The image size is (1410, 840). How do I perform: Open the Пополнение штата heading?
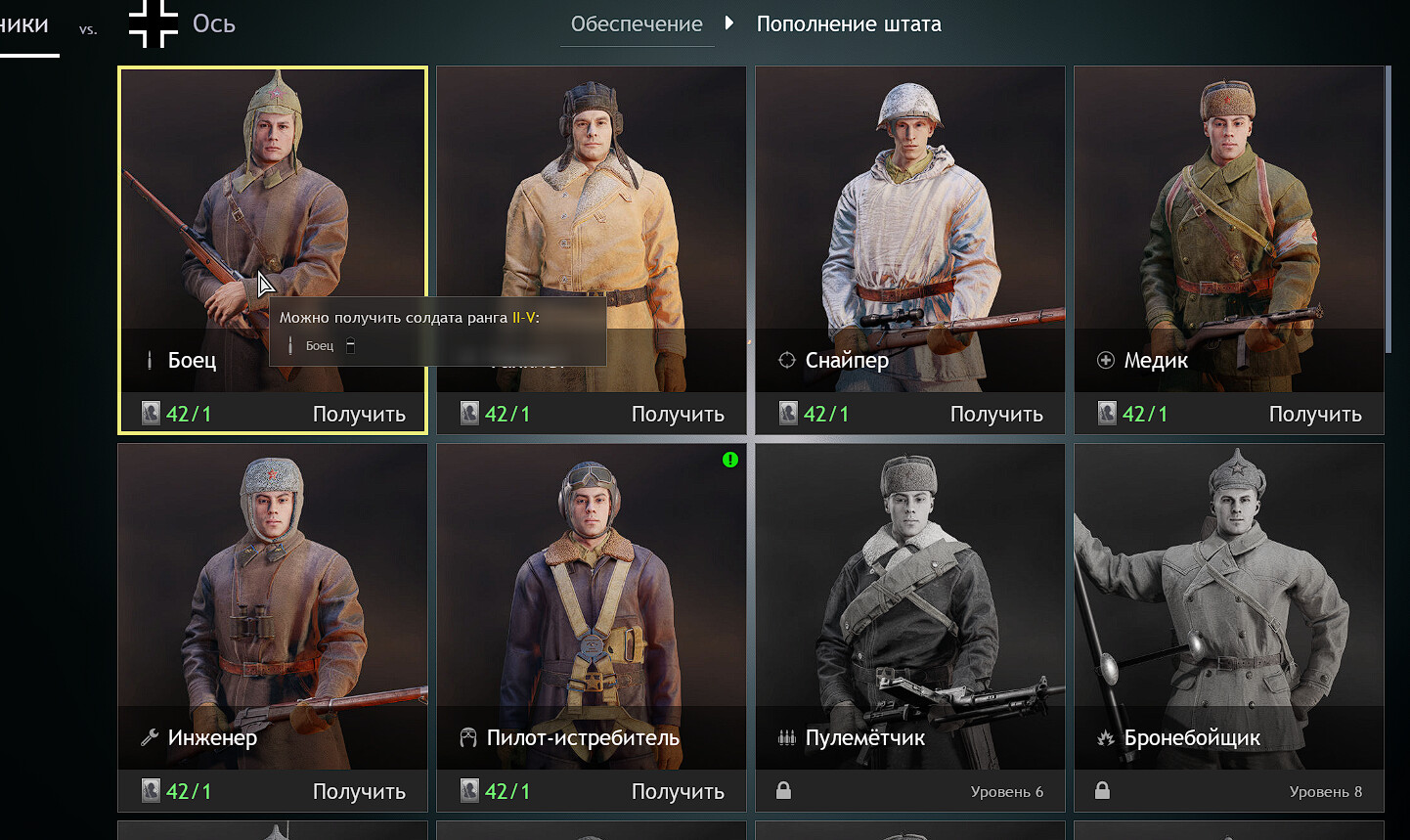point(849,24)
